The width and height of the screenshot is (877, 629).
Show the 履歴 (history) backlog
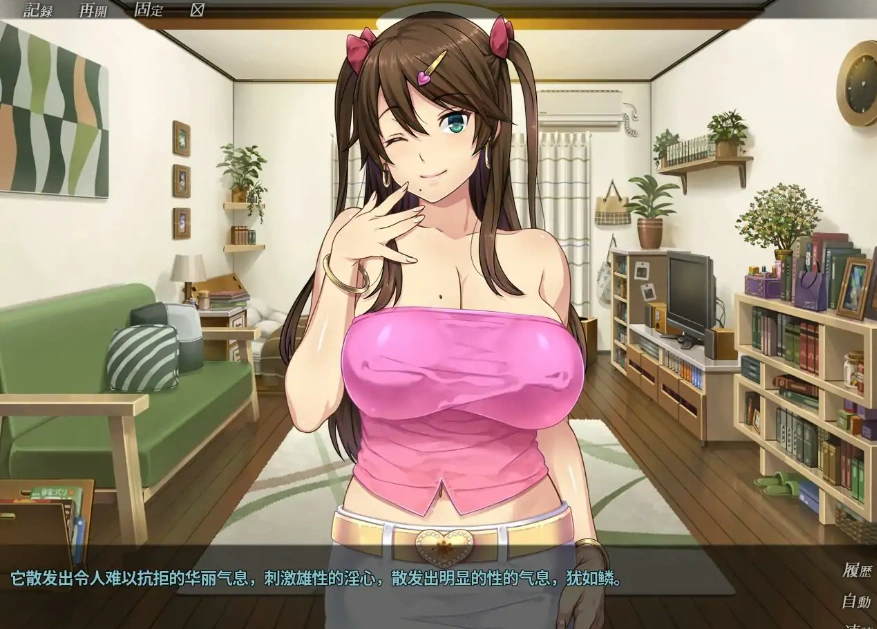[856, 572]
